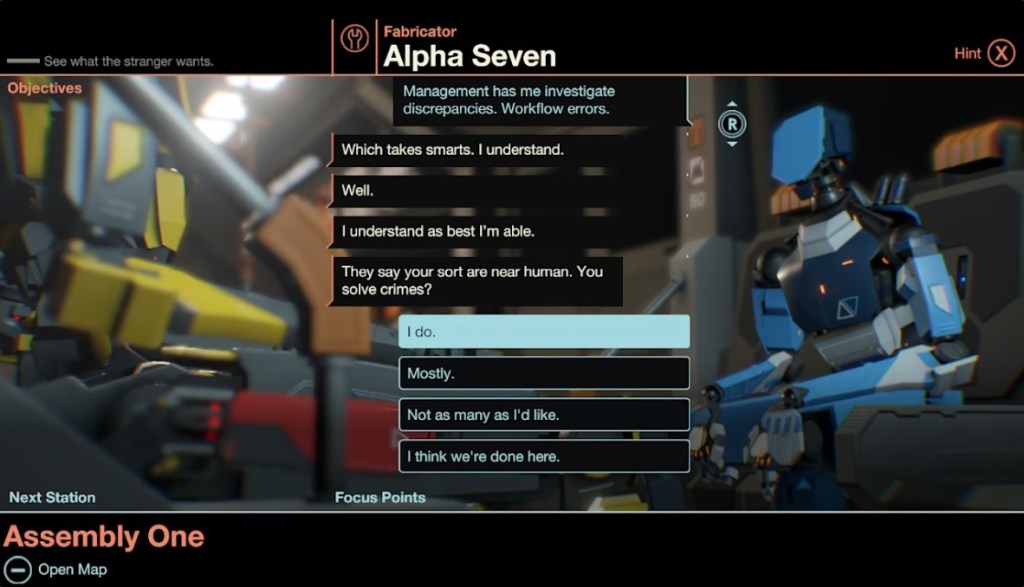Choose the "I do." reply
The width and height of the screenshot is (1024, 587).
coord(544,332)
